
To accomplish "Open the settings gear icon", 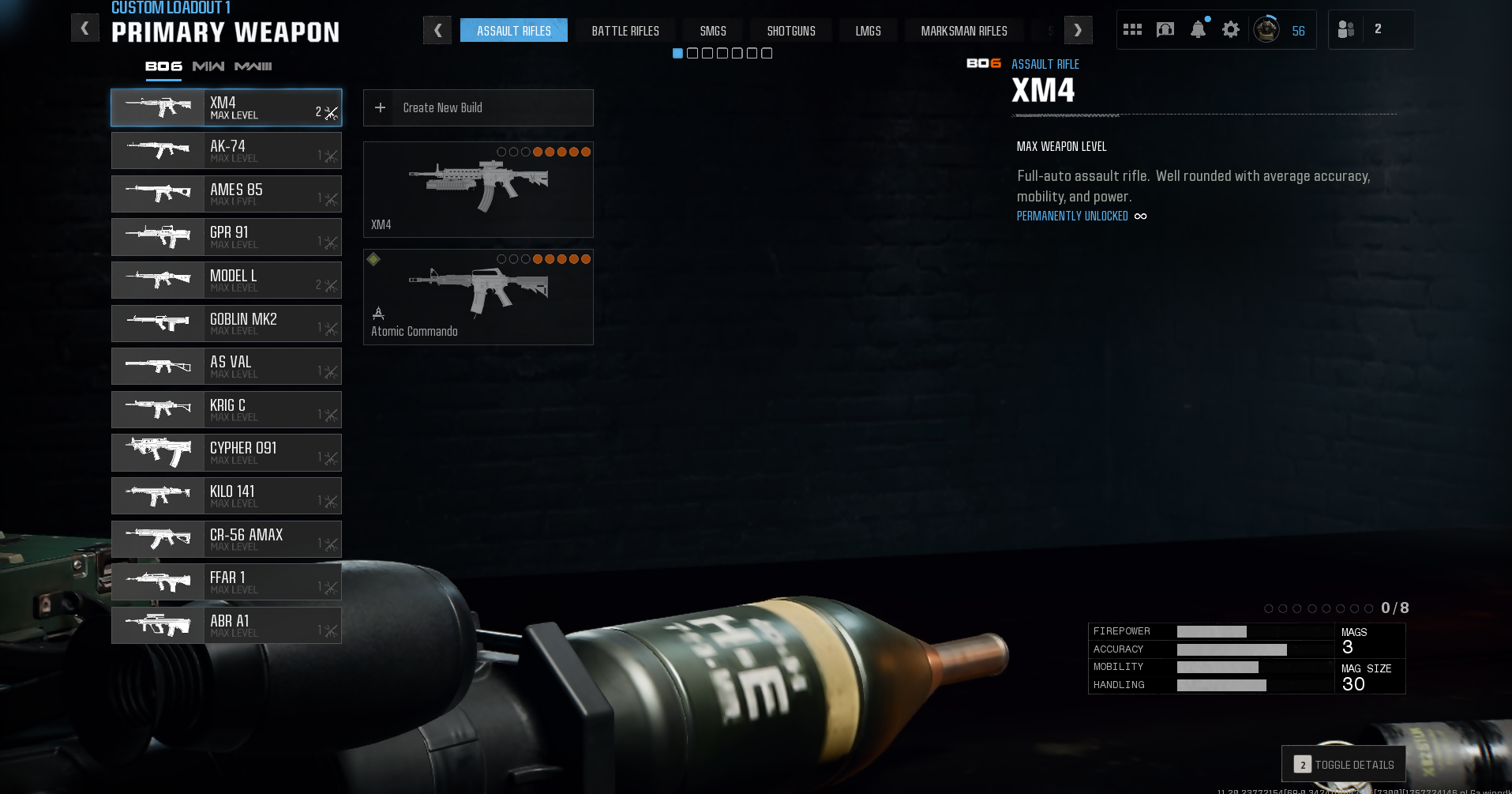I will (1230, 30).
